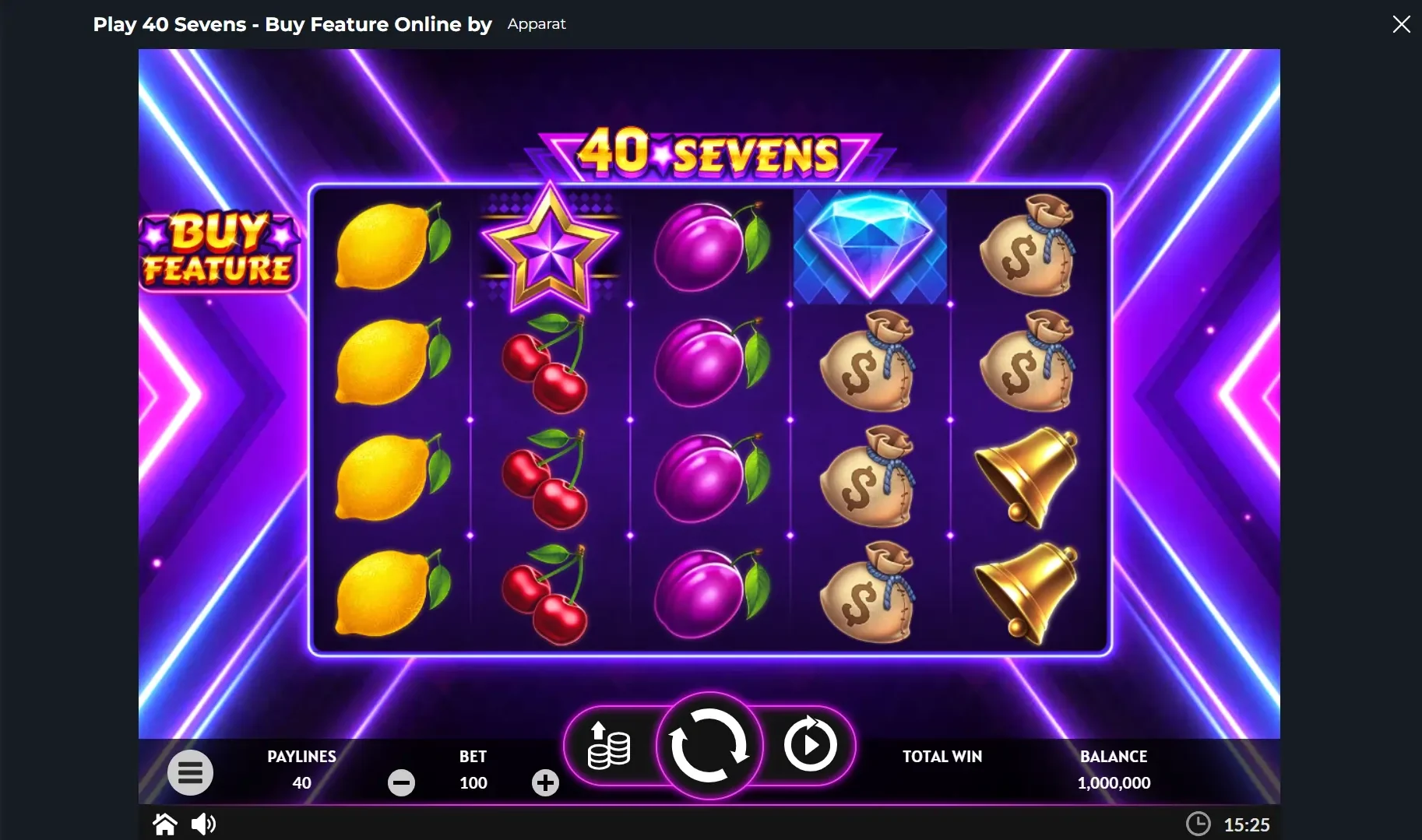1422x840 pixels.
Task: Toggle sound off with the speaker
Action: click(204, 824)
